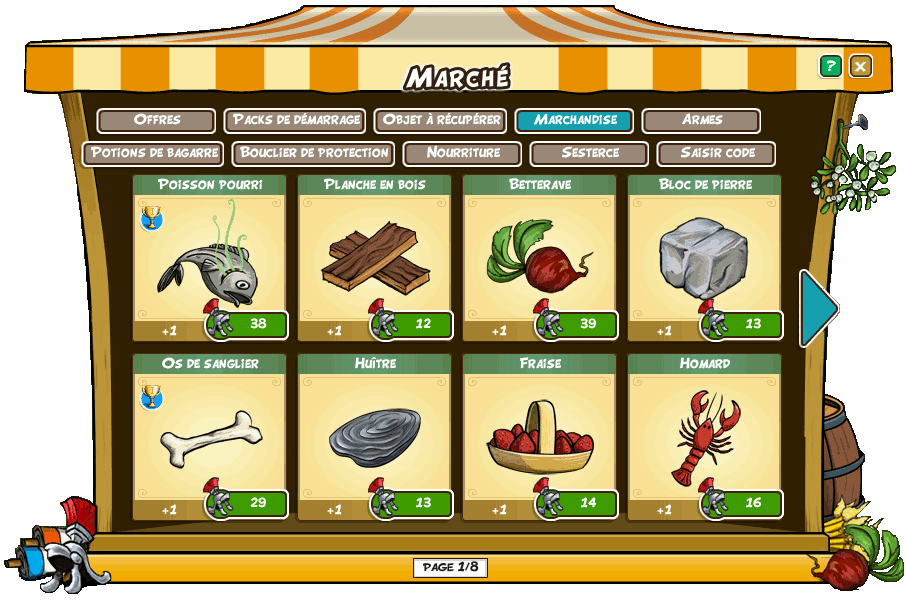Click the Saisir code tab
Viewport: 906px width, 600px height.
[716, 153]
